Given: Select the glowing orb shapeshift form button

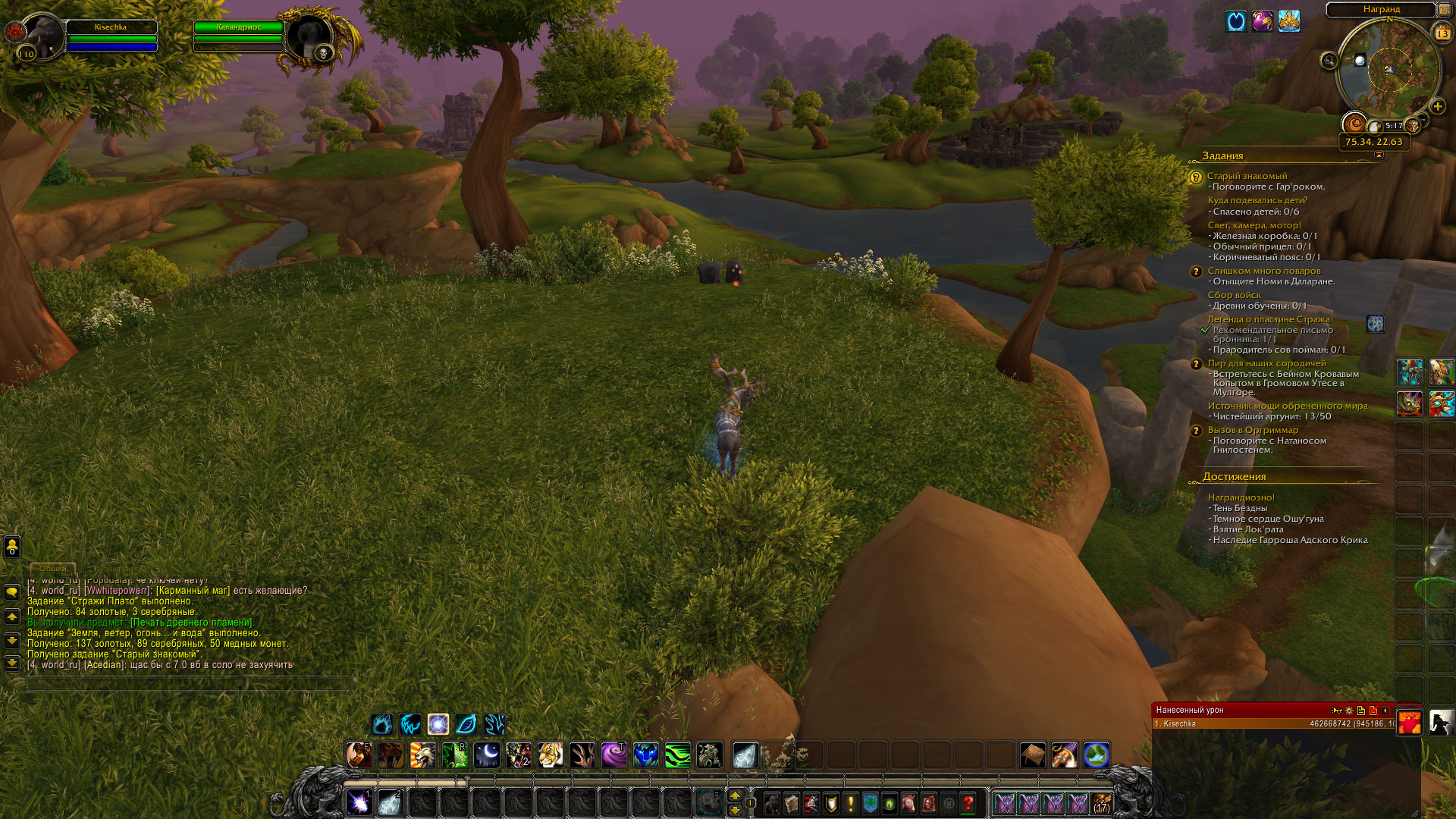Looking at the screenshot, I should click(x=438, y=724).
